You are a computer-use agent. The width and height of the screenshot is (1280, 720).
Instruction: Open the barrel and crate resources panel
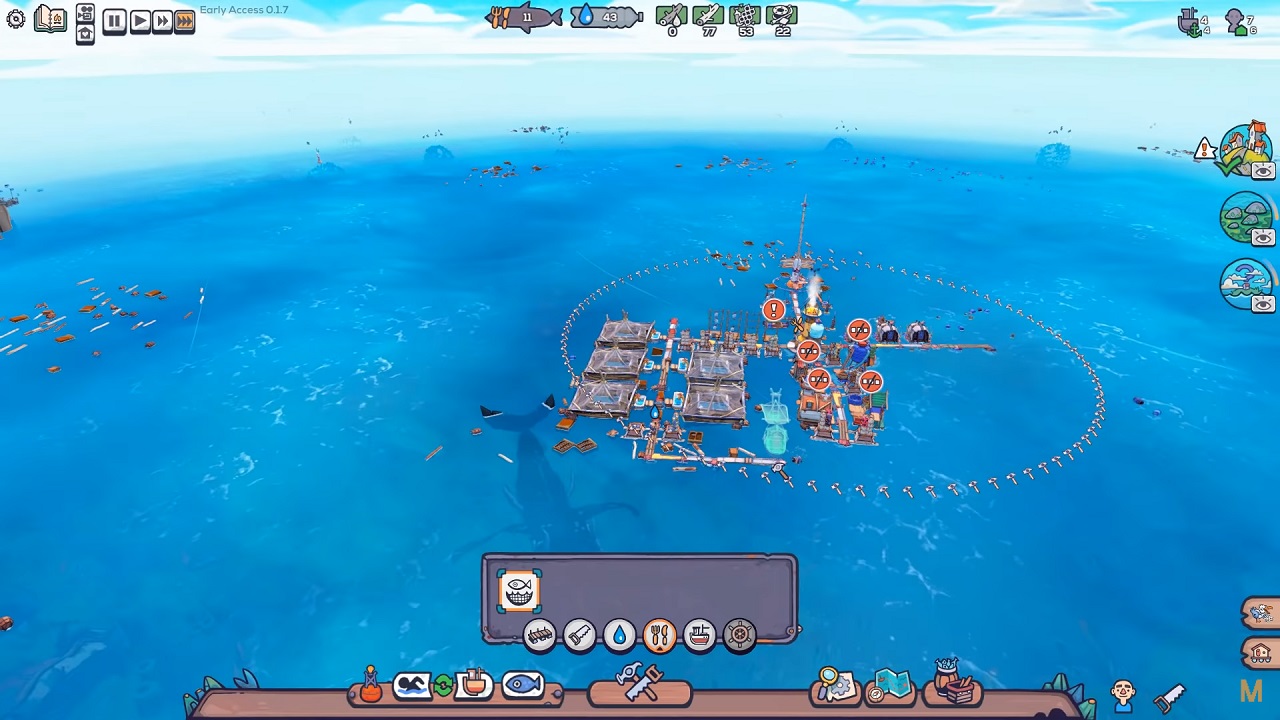(x=953, y=684)
